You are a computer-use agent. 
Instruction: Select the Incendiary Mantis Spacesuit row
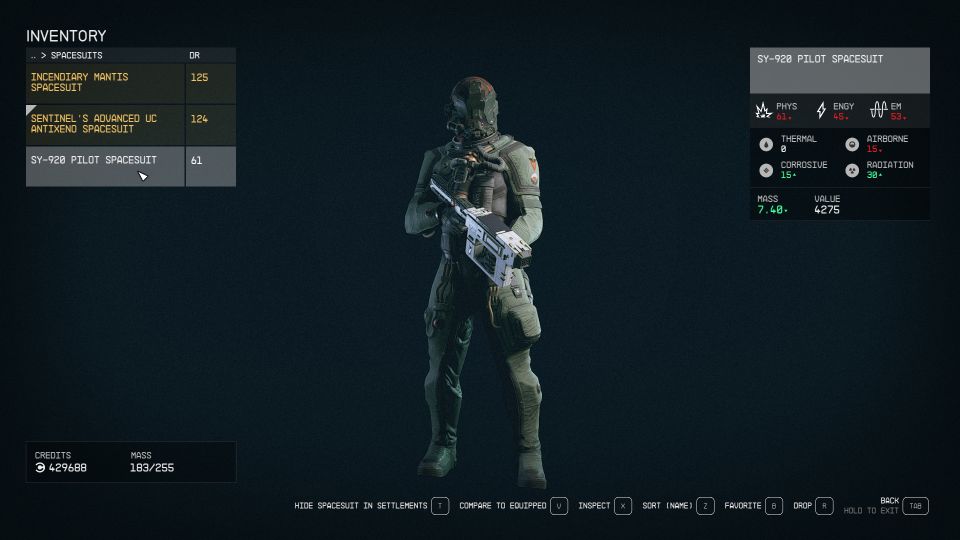pyautogui.click(x=105, y=83)
